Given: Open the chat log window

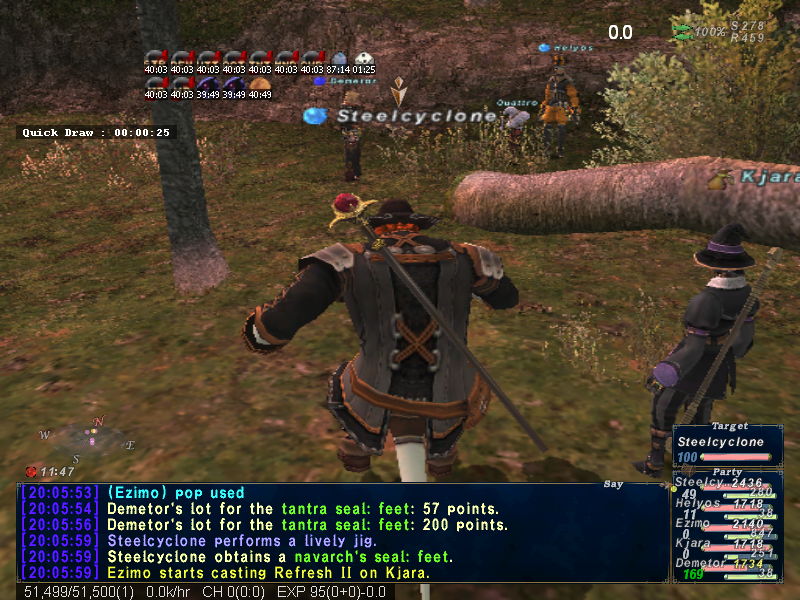Looking at the screenshot, I should coord(342,533).
